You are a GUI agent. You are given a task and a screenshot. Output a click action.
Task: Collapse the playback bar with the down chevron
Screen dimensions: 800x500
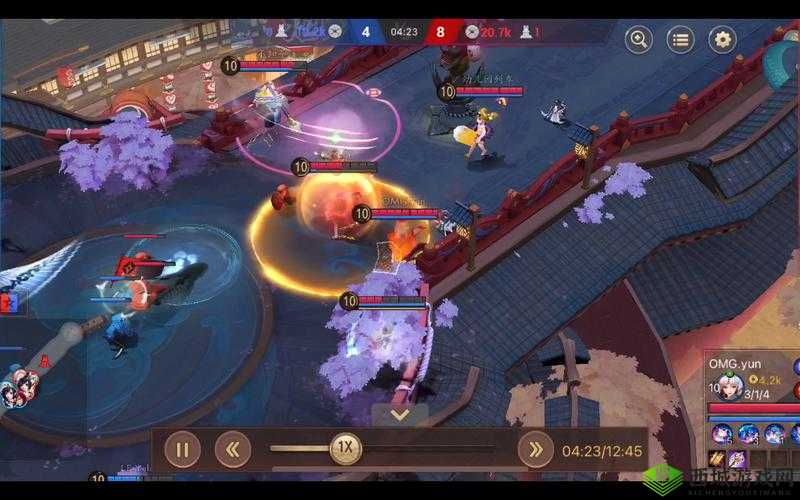point(400,414)
